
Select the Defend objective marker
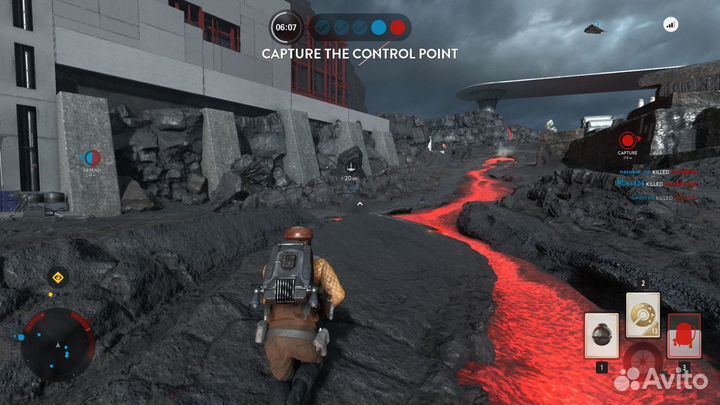90,157
